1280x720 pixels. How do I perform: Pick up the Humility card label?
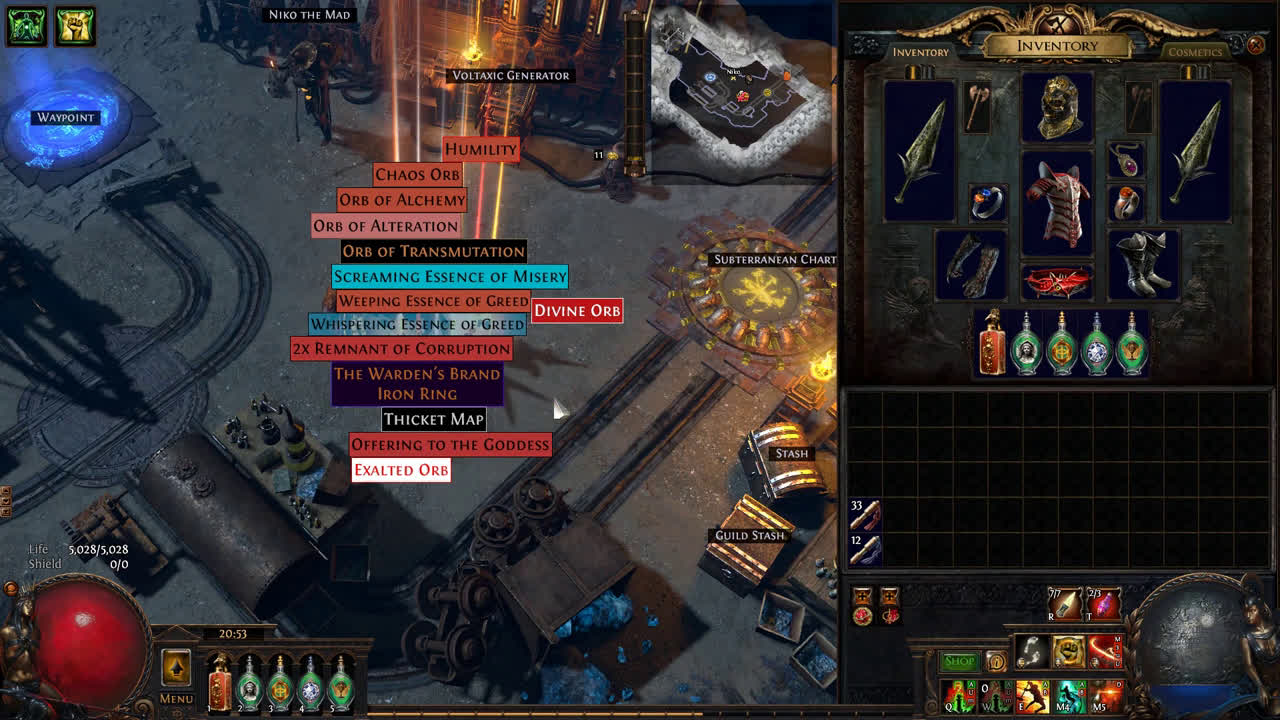[480, 150]
